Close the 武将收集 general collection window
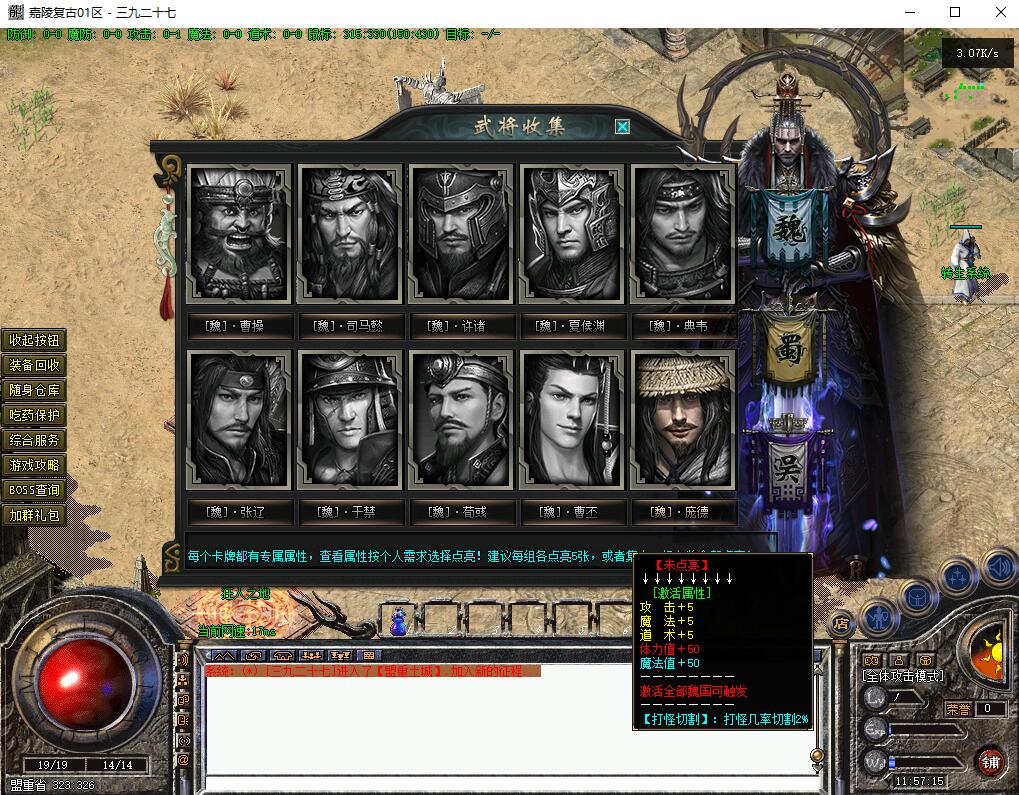1019x795 pixels. [622, 127]
